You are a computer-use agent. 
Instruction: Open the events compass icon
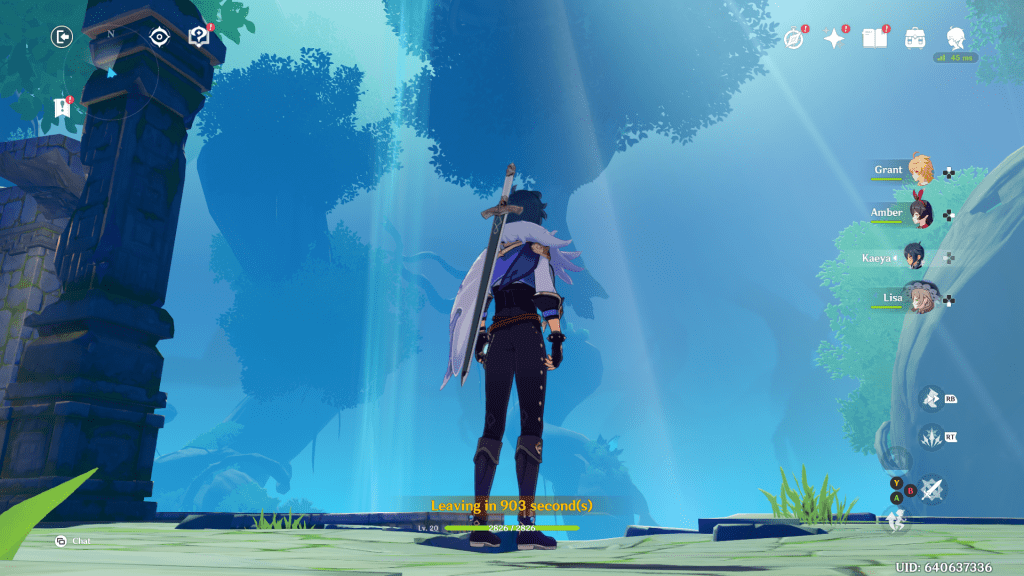(x=794, y=39)
